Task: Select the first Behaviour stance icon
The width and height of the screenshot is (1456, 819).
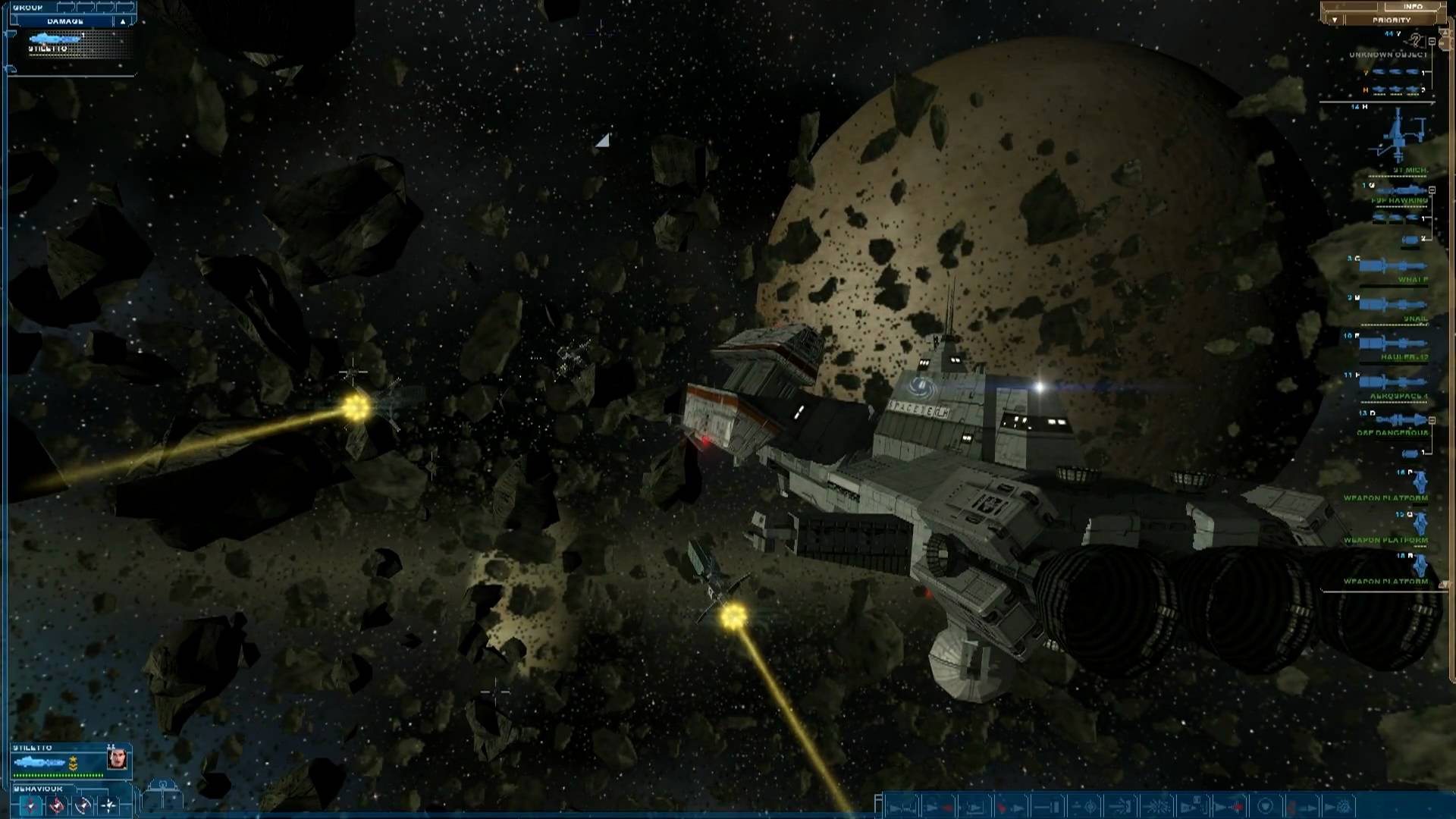Action: pos(30,805)
